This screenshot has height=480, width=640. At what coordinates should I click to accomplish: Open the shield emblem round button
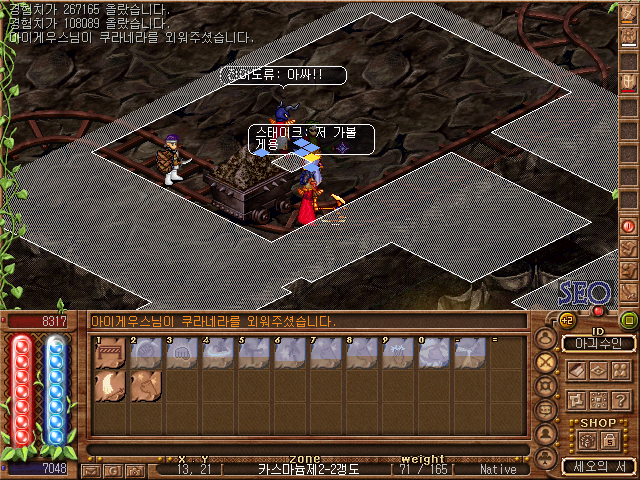(546, 387)
